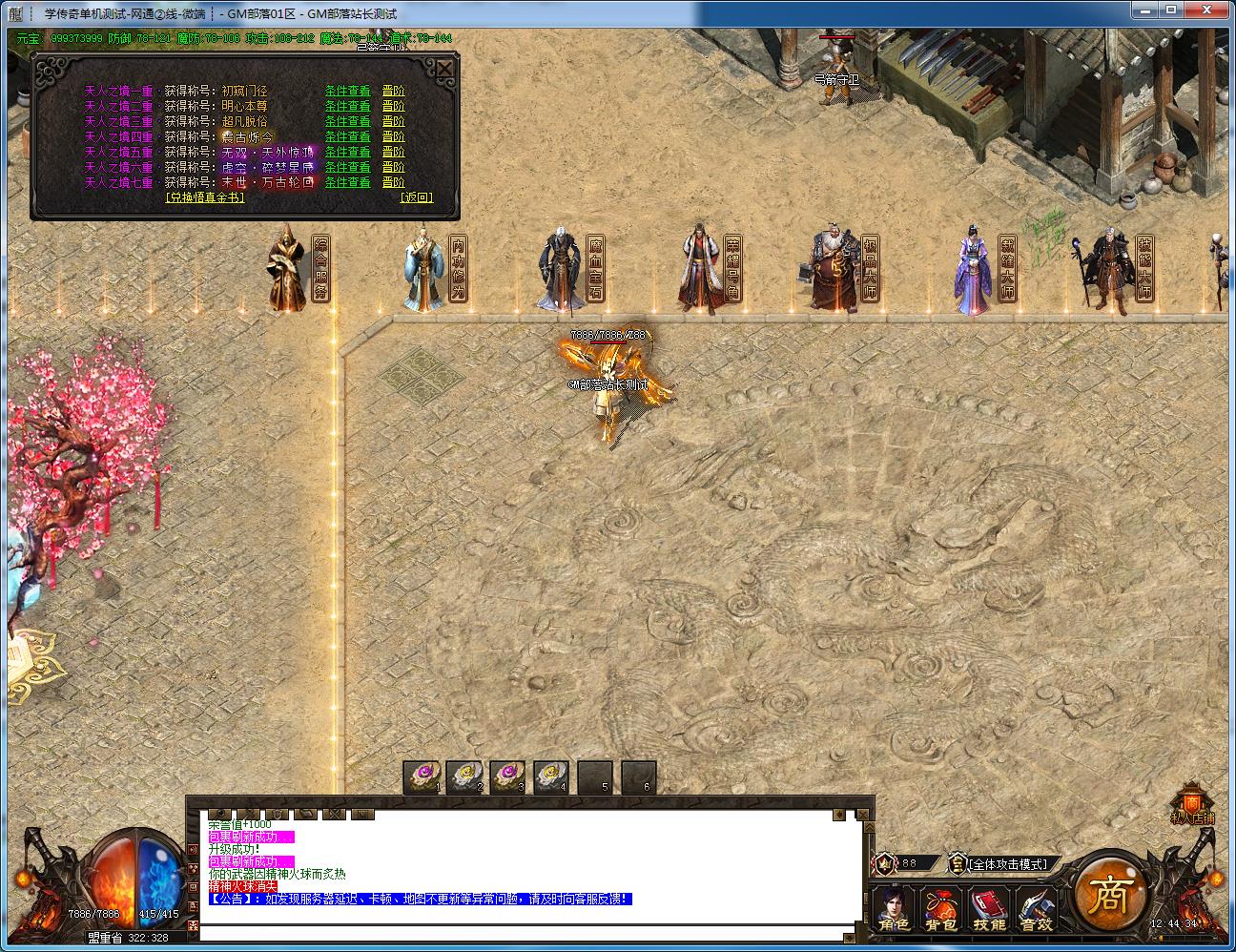Open the 音效 sound settings
1236x952 pixels.
(x=1036, y=911)
